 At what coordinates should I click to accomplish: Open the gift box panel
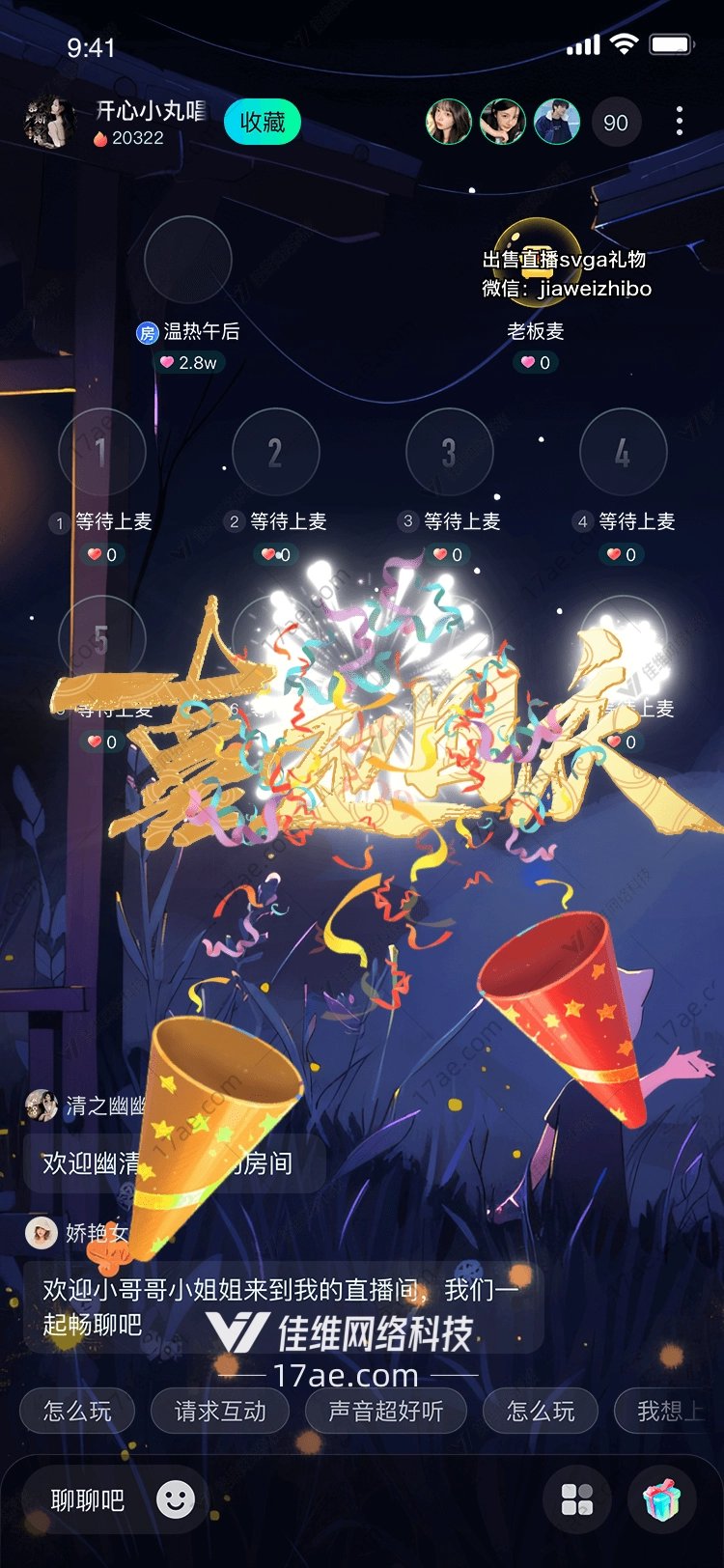click(x=662, y=1499)
